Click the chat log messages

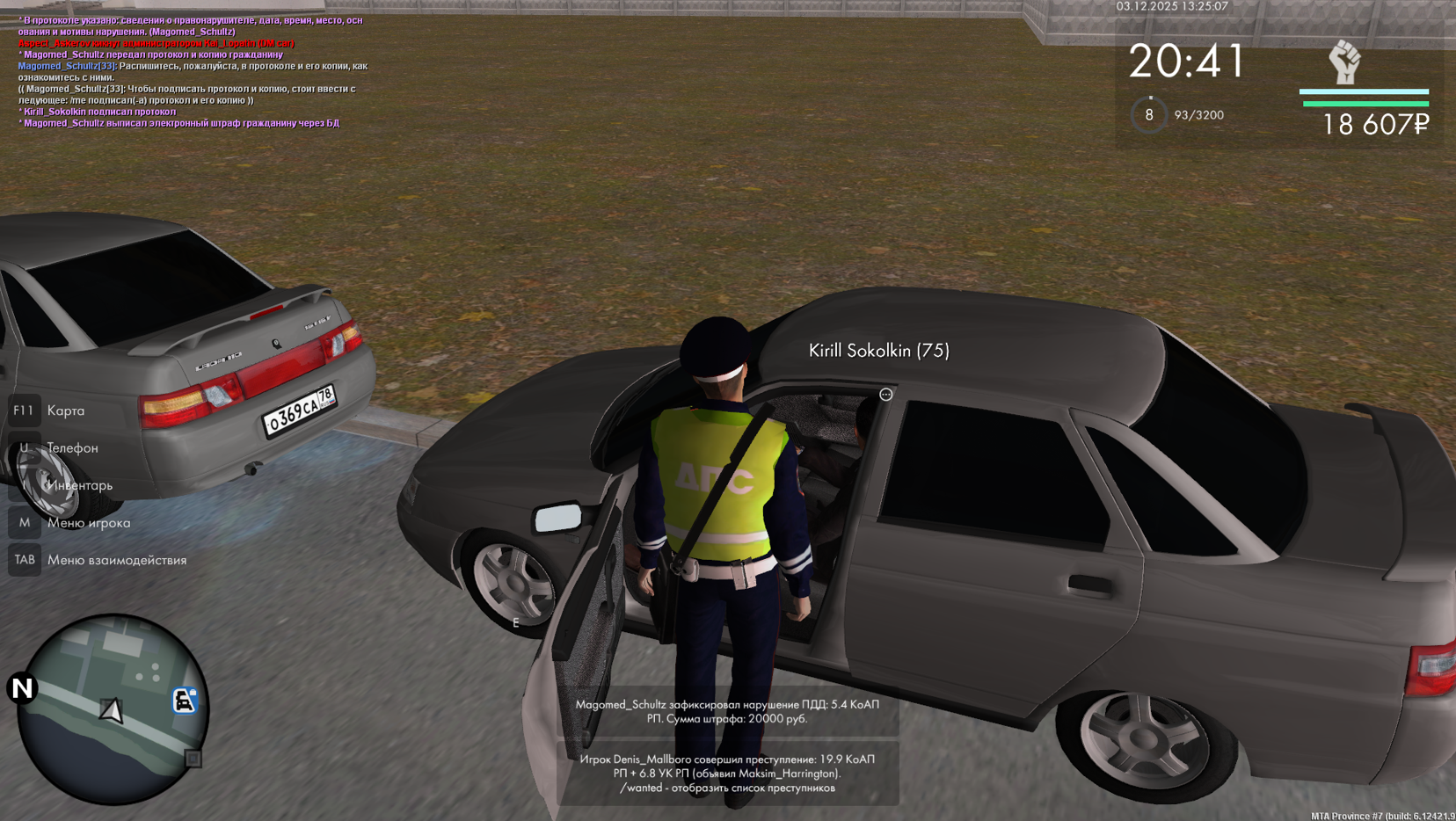193,71
